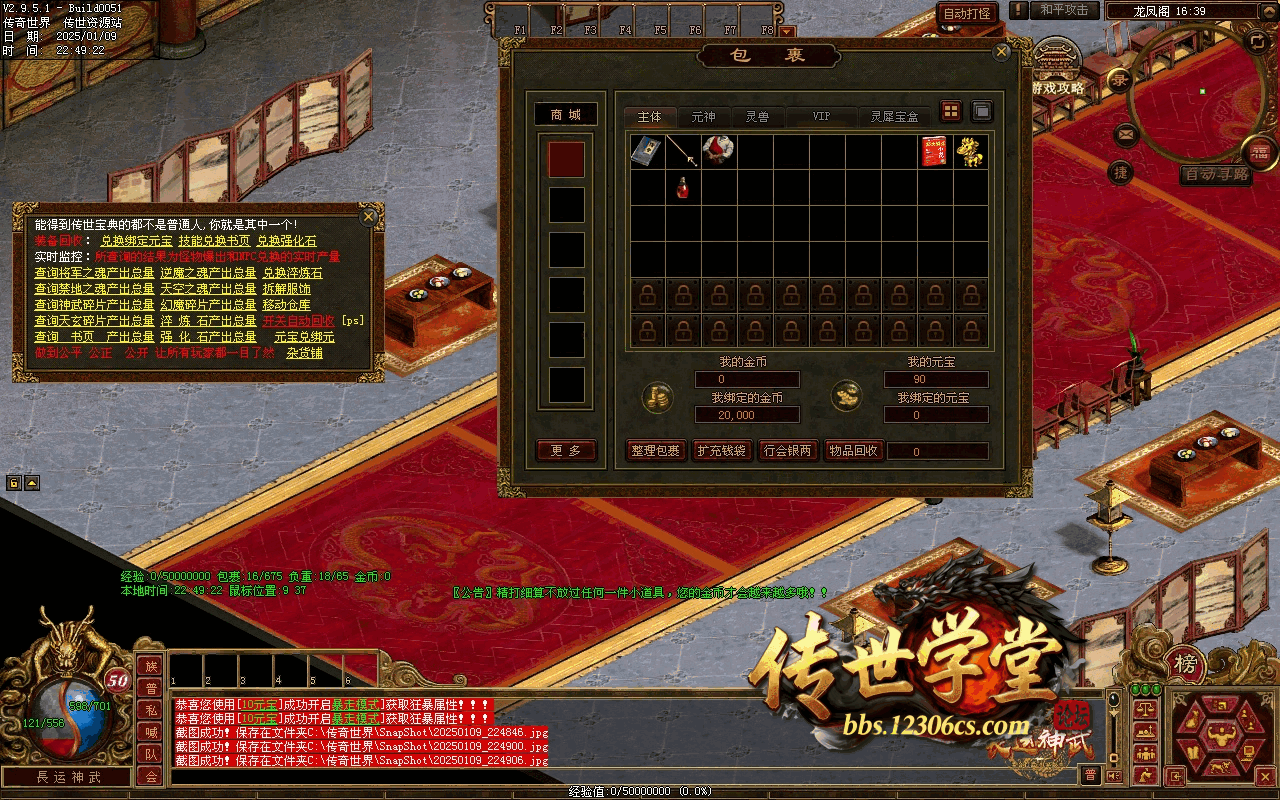Viewport: 1280px width, 800px height.
Task: Open 物品回收 item recycling
Action: point(853,451)
